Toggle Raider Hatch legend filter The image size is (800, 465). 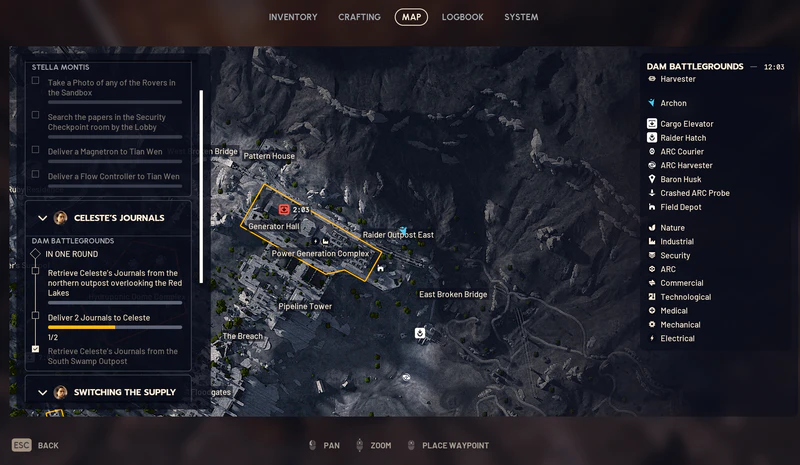click(682, 138)
